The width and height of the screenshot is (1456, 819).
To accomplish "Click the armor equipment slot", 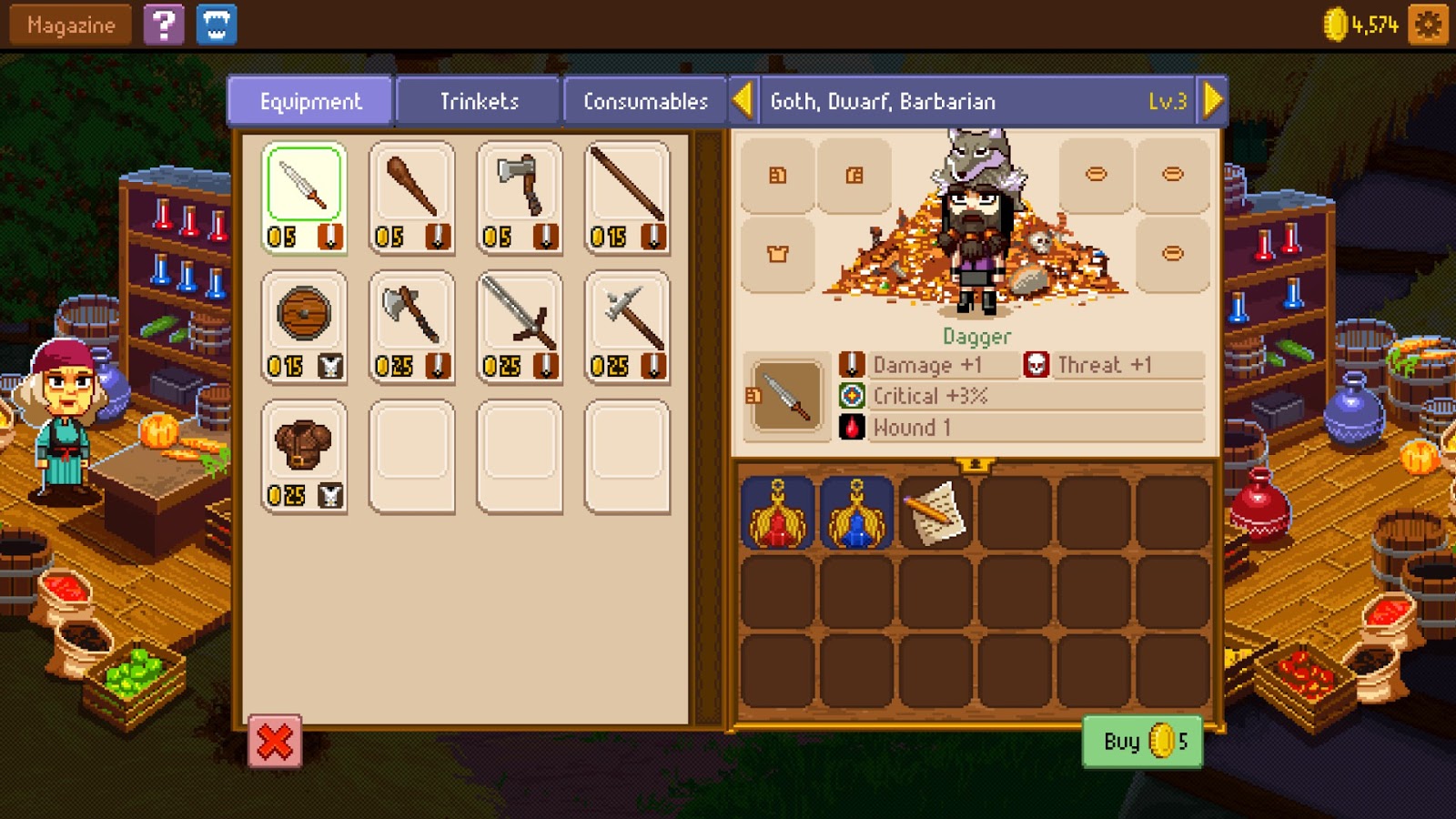I will click(x=776, y=254).
